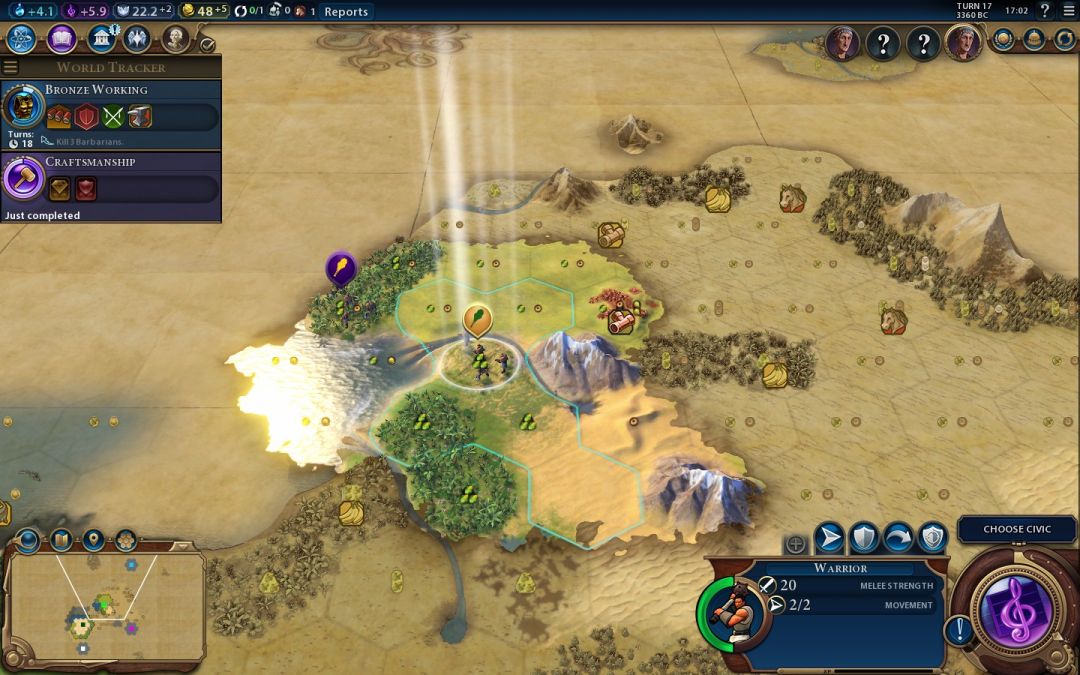Screen dimensions: 1080x675
Task: Open the minimap map pins button
Action: (94, 540)
